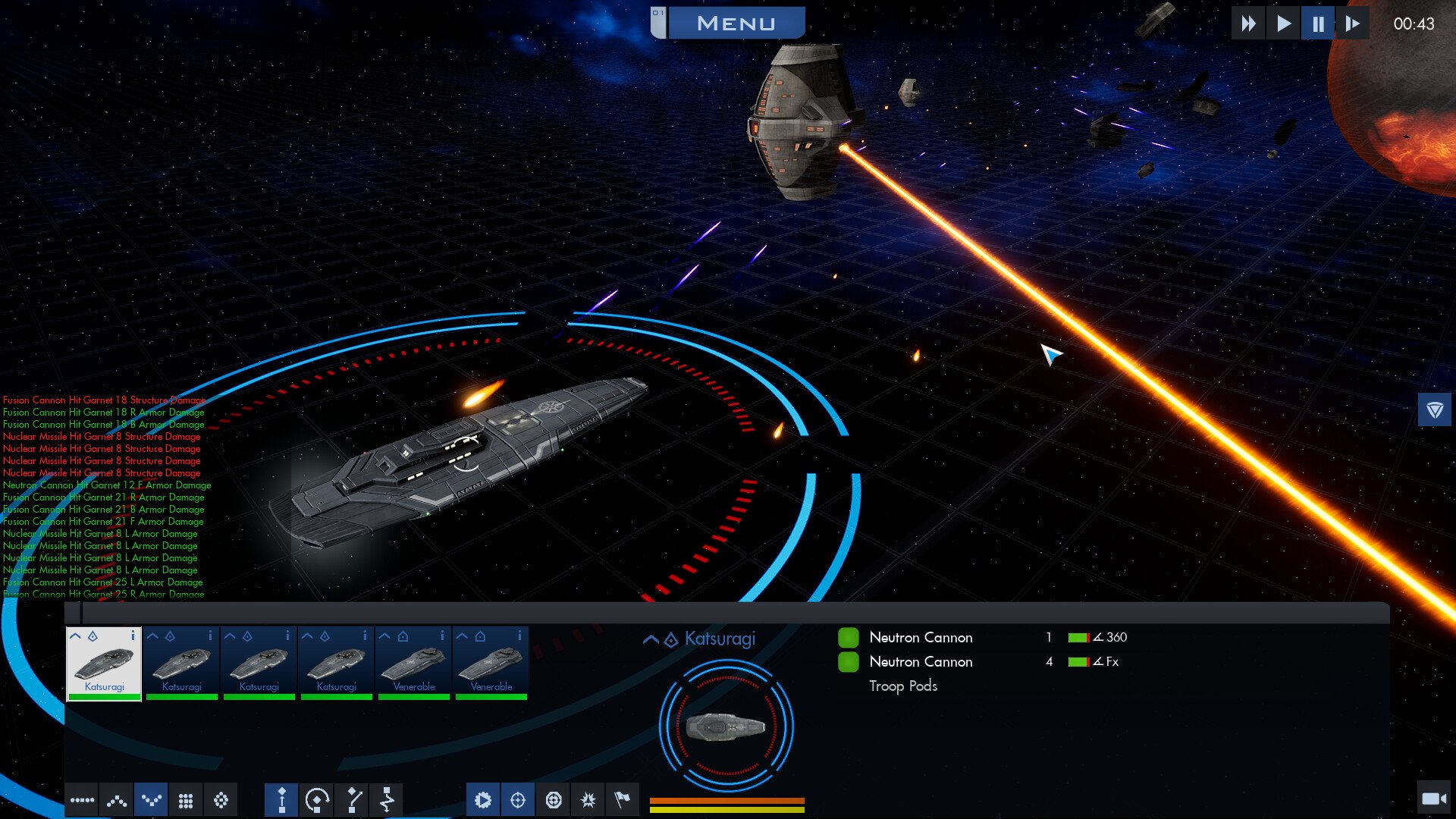Resume play at normal speed
This screenshot has height=819, width=1456.
click(1283, 24)
